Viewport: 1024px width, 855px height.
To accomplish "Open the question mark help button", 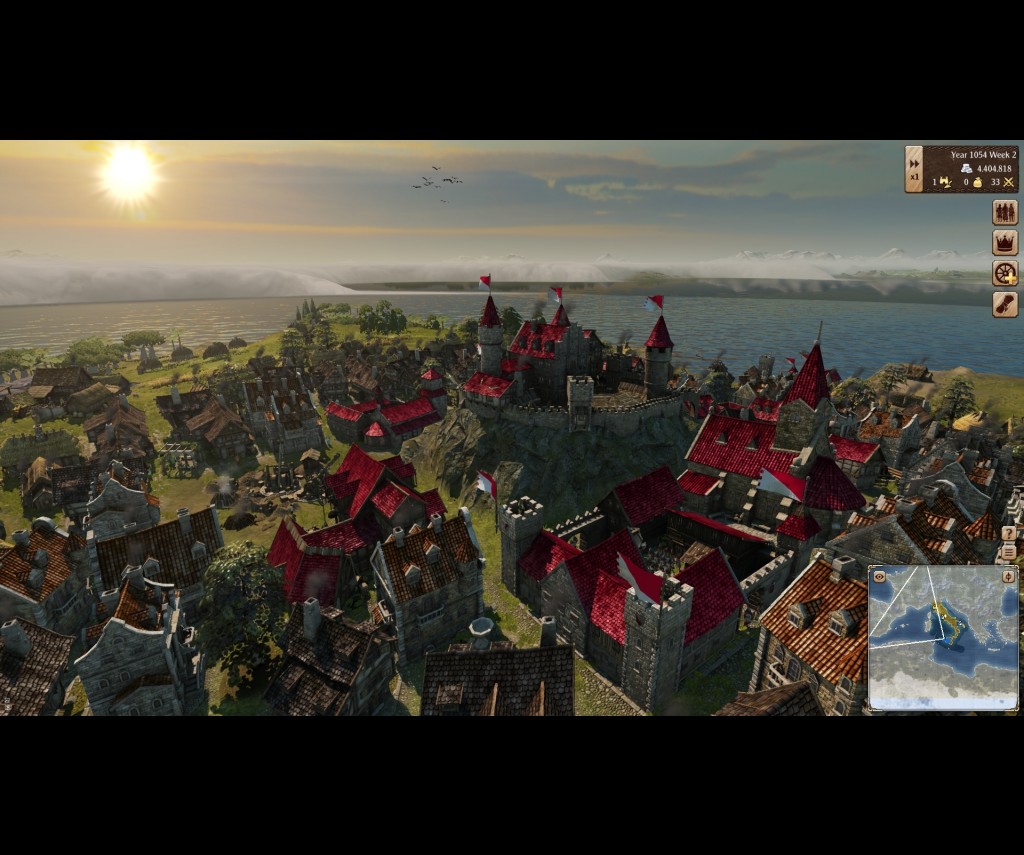I will click(x=1008, y=534).
